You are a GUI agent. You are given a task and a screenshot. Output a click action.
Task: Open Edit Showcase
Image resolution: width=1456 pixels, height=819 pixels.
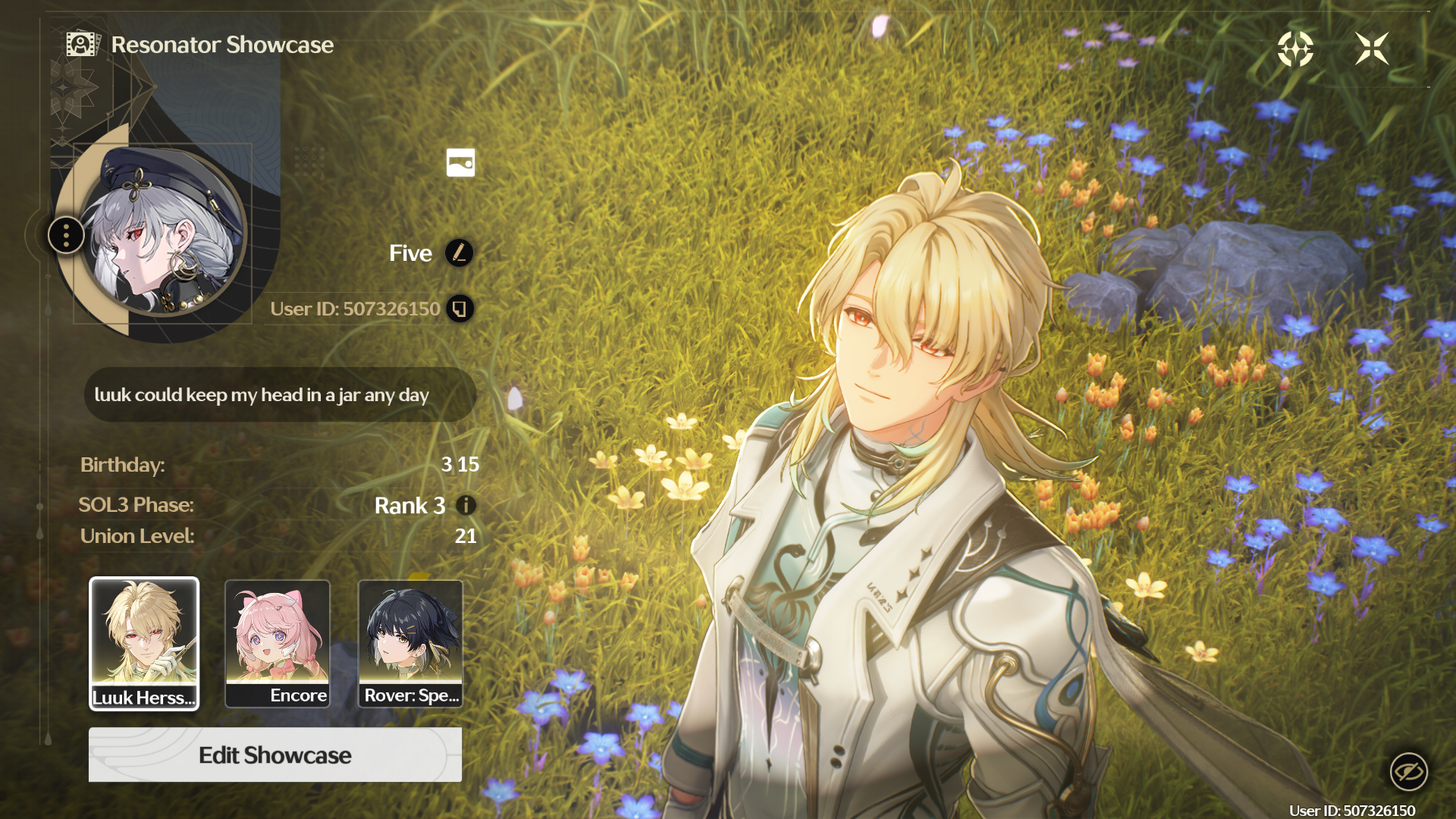(275, 755)
